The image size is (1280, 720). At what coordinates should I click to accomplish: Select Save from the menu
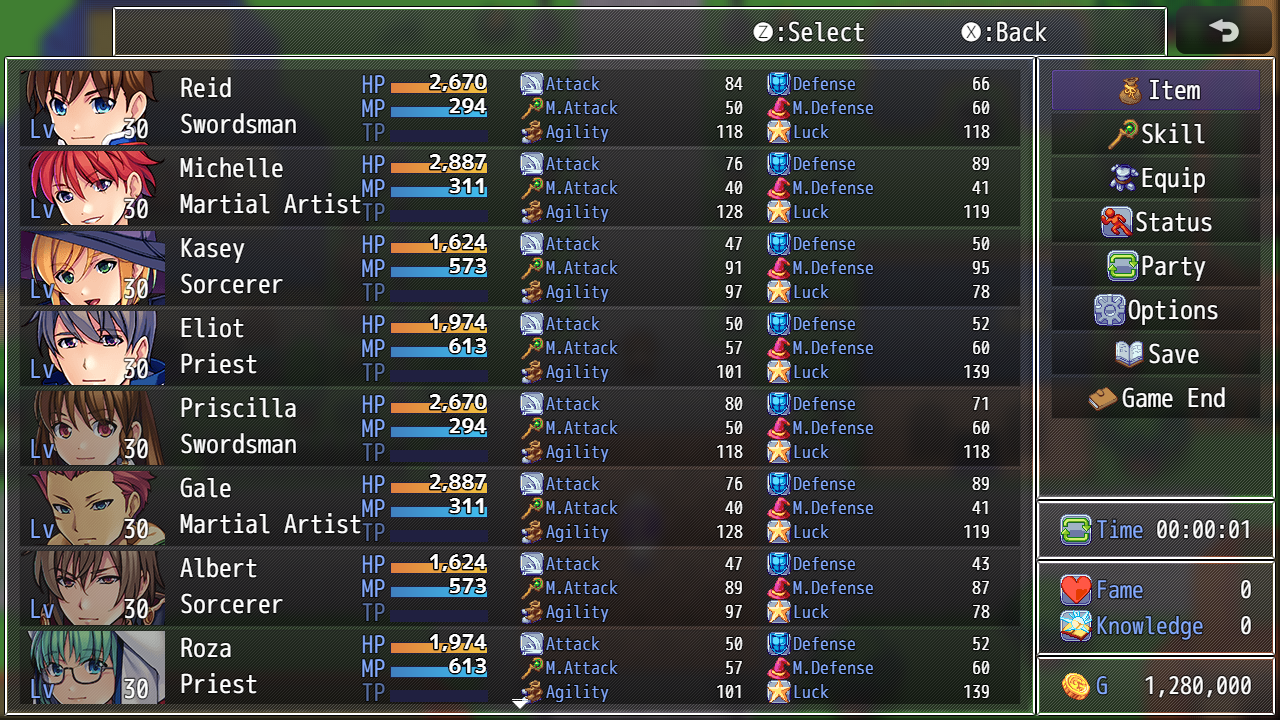[1155, 354]
